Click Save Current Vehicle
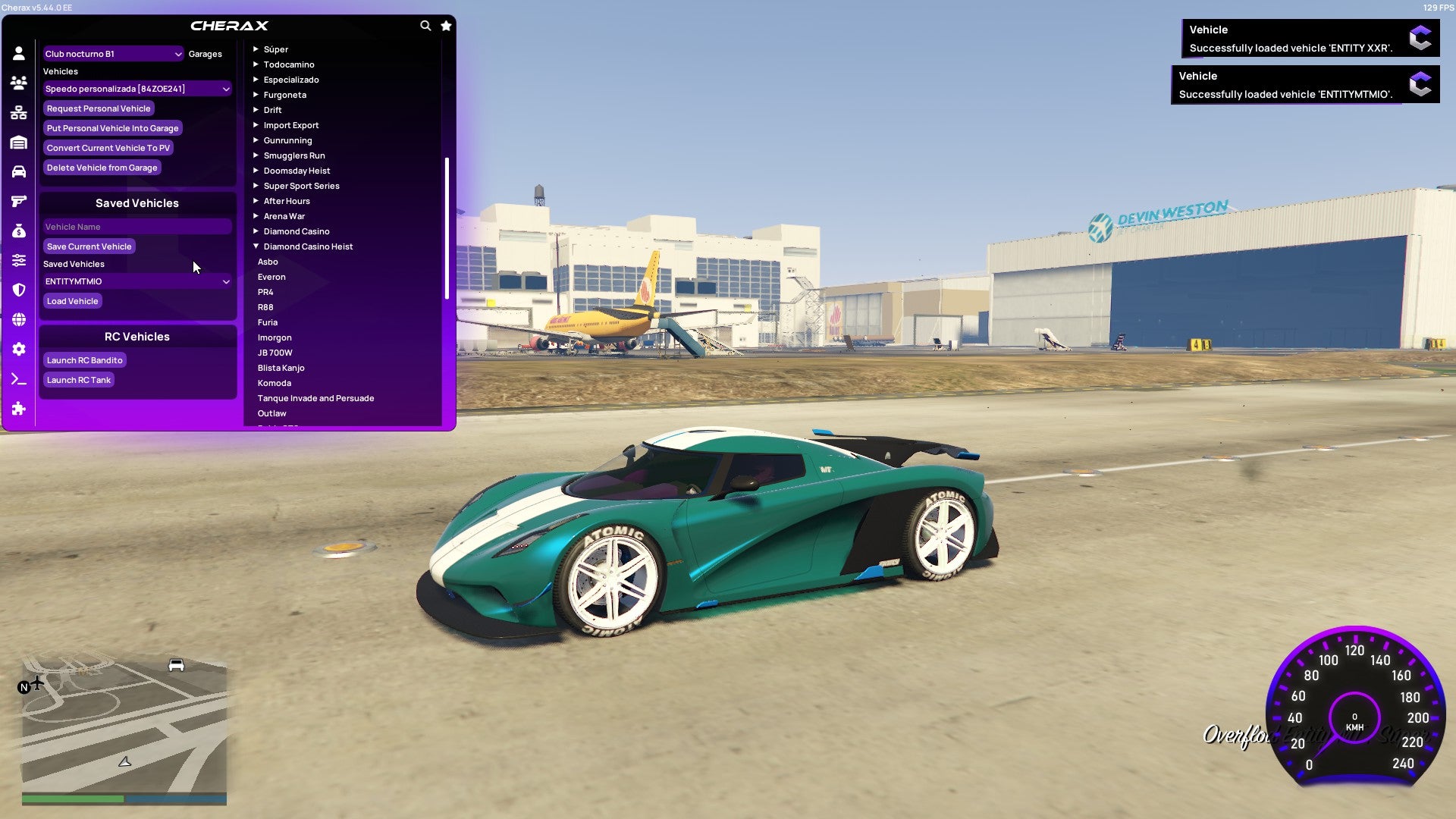The image size is (1456, 819). pyautogui.click(x=89, y=246)
